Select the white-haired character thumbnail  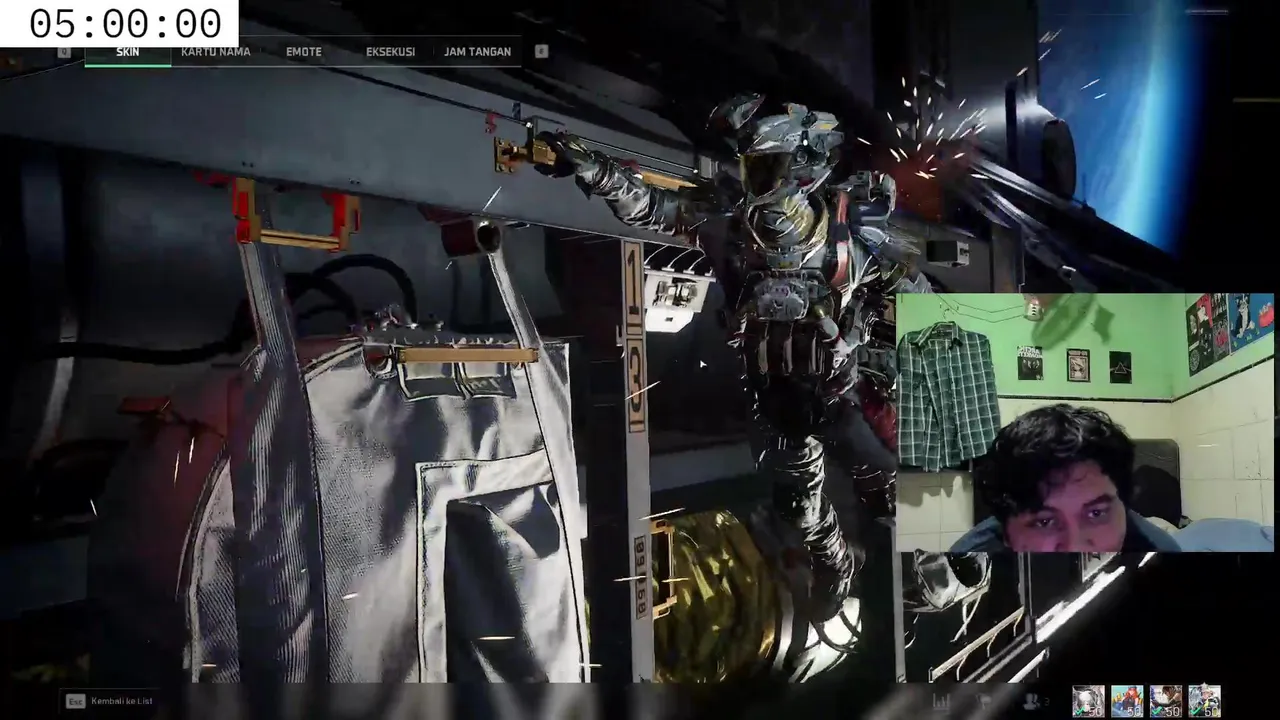1088,701
